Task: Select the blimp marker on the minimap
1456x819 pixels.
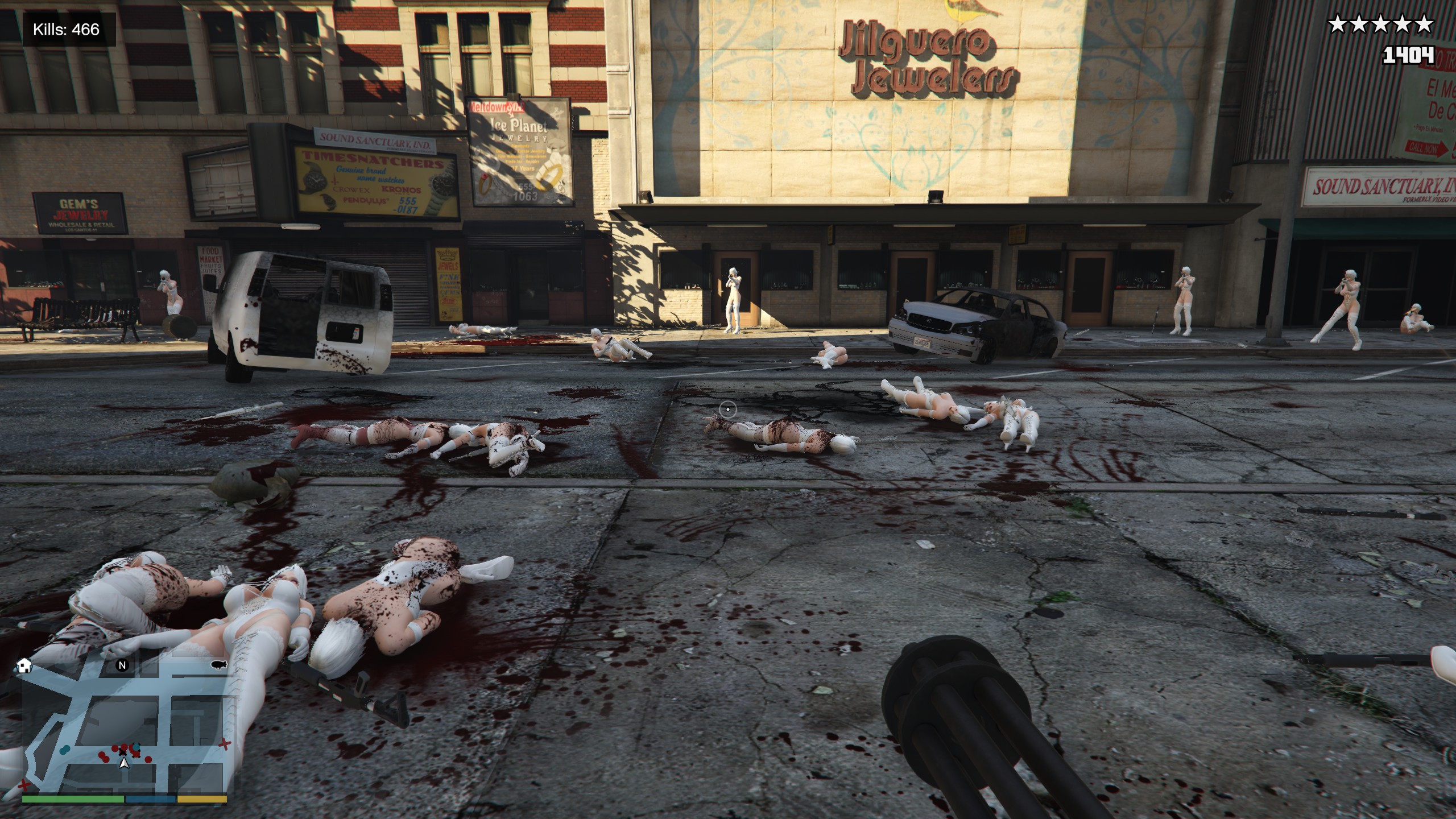Action: tap(218, 664)
